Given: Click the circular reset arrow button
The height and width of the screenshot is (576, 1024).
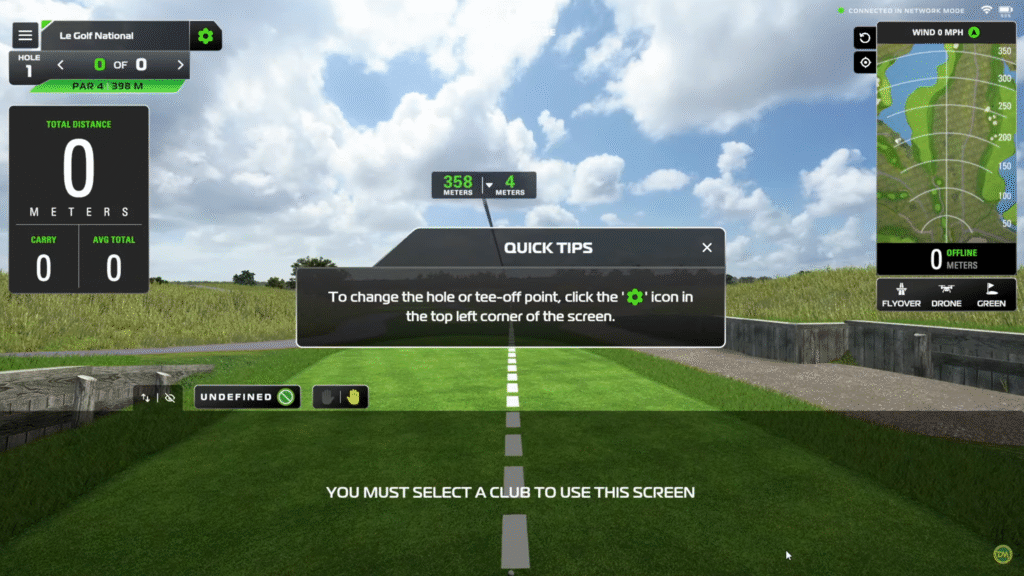Looking at the screenshot, I should pyautogui.click(x=865, y=38).
